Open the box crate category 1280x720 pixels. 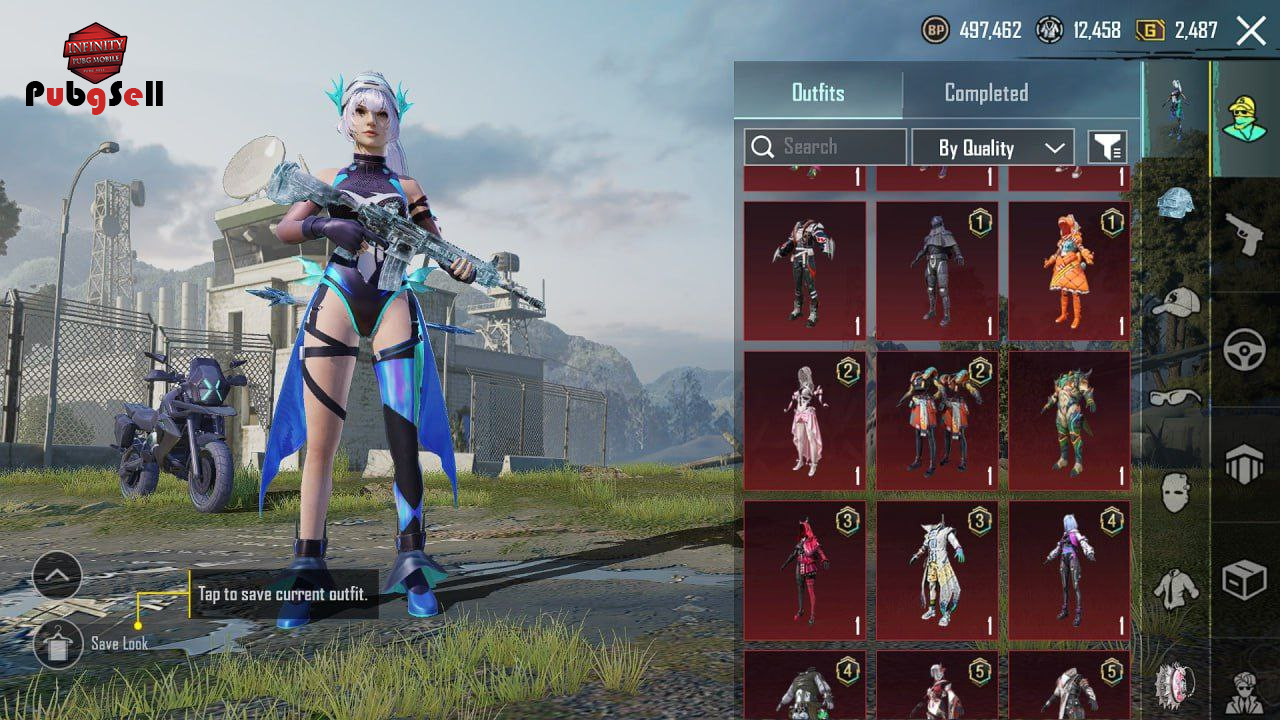1245,580
